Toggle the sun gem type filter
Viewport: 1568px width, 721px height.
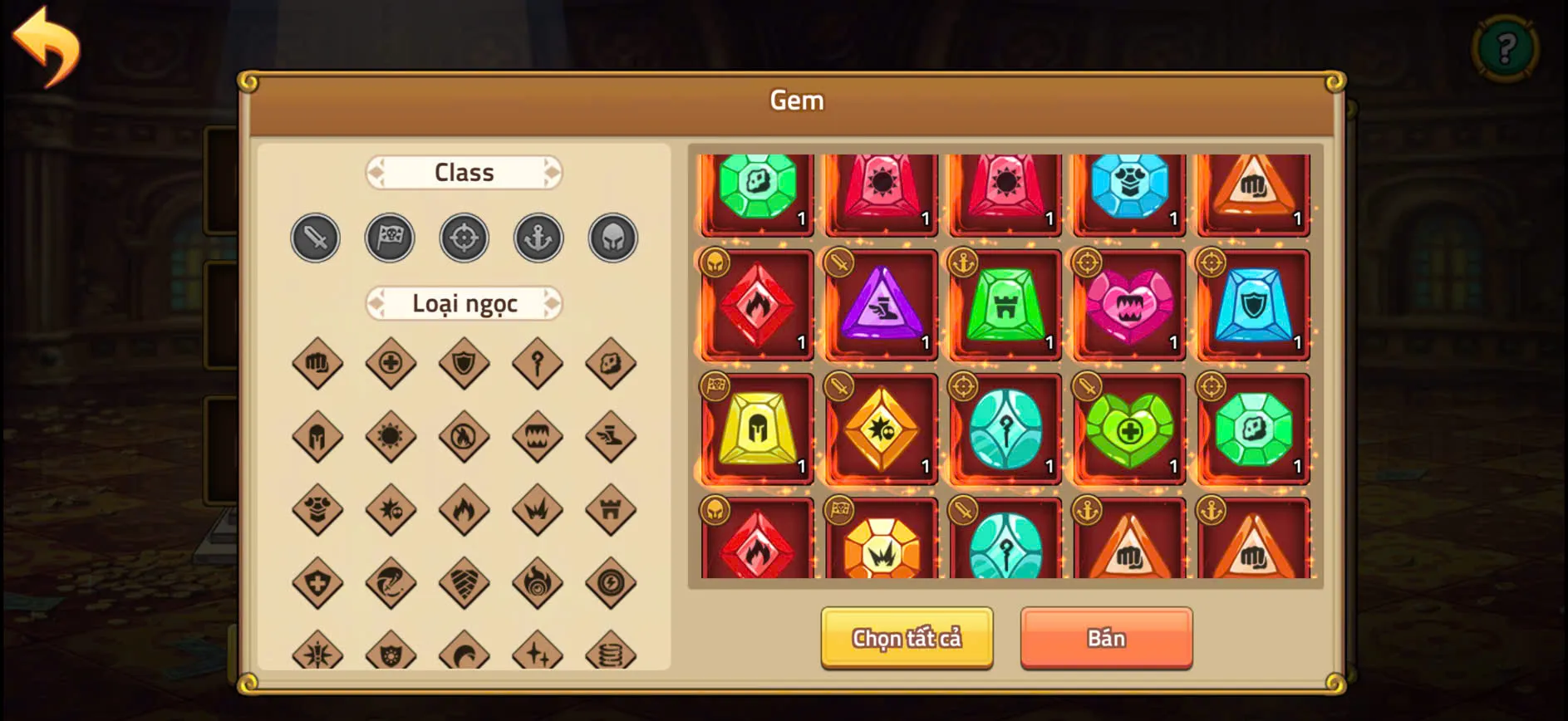click(x=391, y=435)
